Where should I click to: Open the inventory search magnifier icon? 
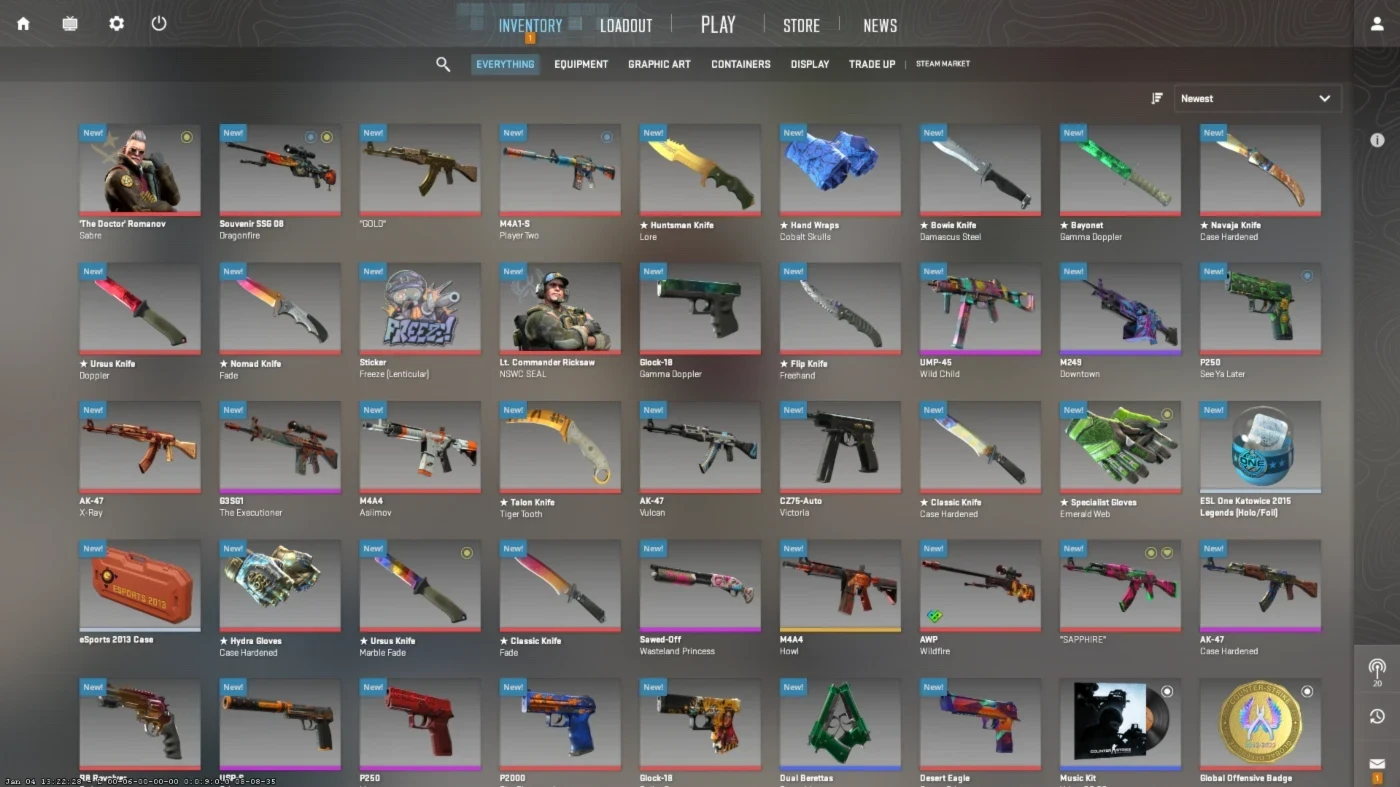click(443, 63)
